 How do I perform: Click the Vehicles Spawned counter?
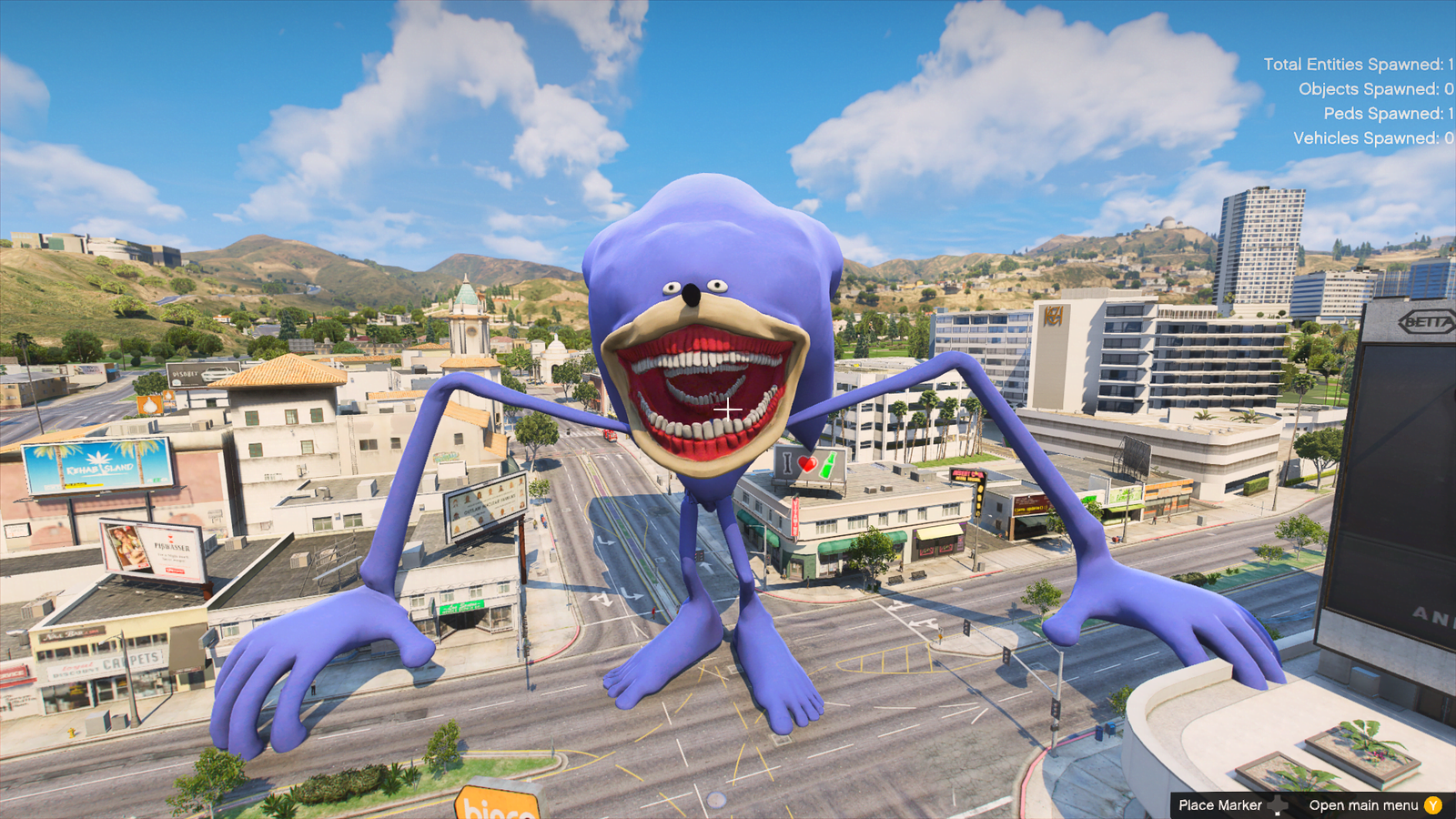pyautogui.click(x=1372, y=138)
